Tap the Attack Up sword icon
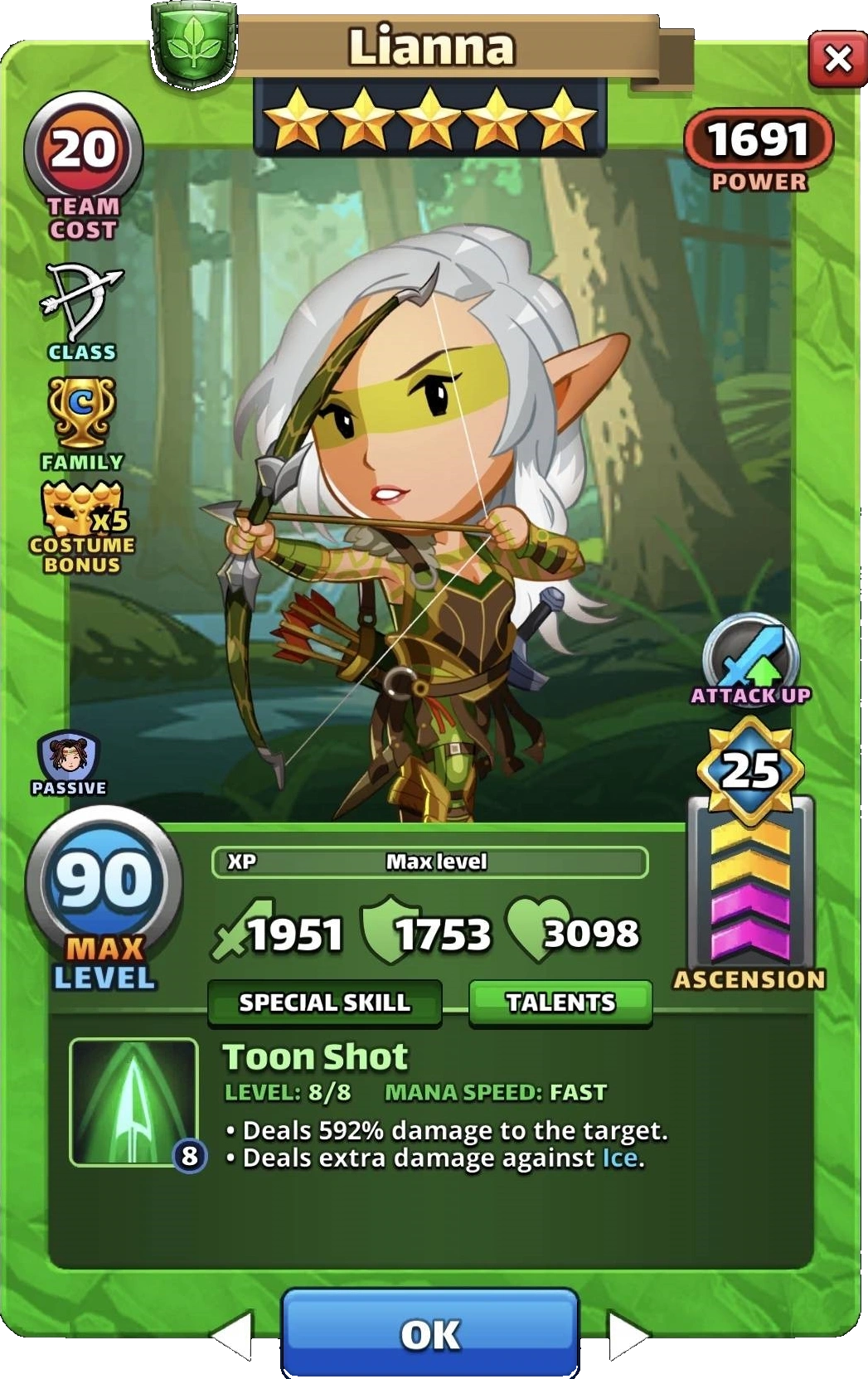868x1379 pixels. [750, 654]
